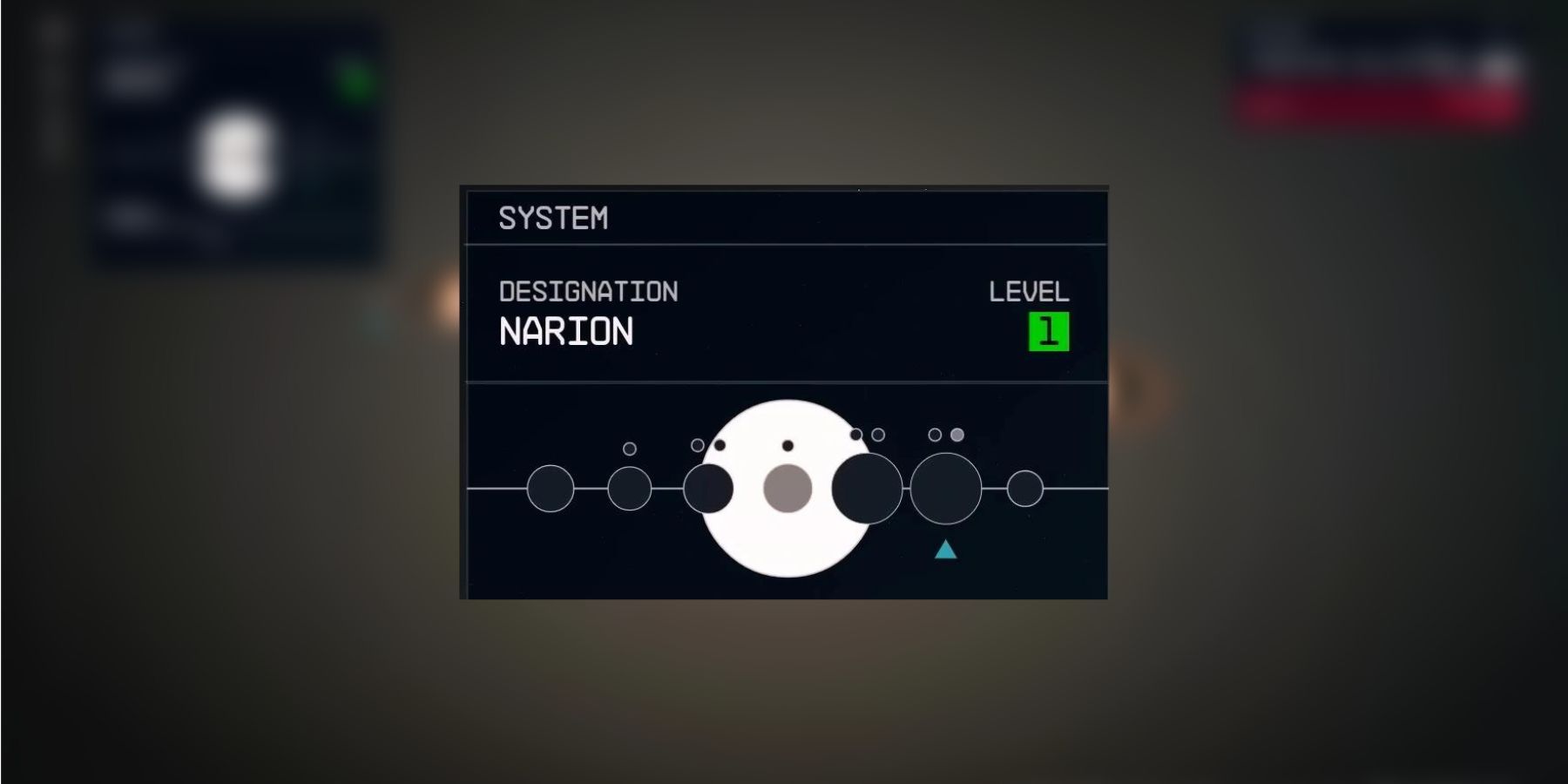Select the DESIGNATION section label
Image resolution: width=1568 pixels, height=784 pixels.
pyautogui.click(x=589, y=293)
